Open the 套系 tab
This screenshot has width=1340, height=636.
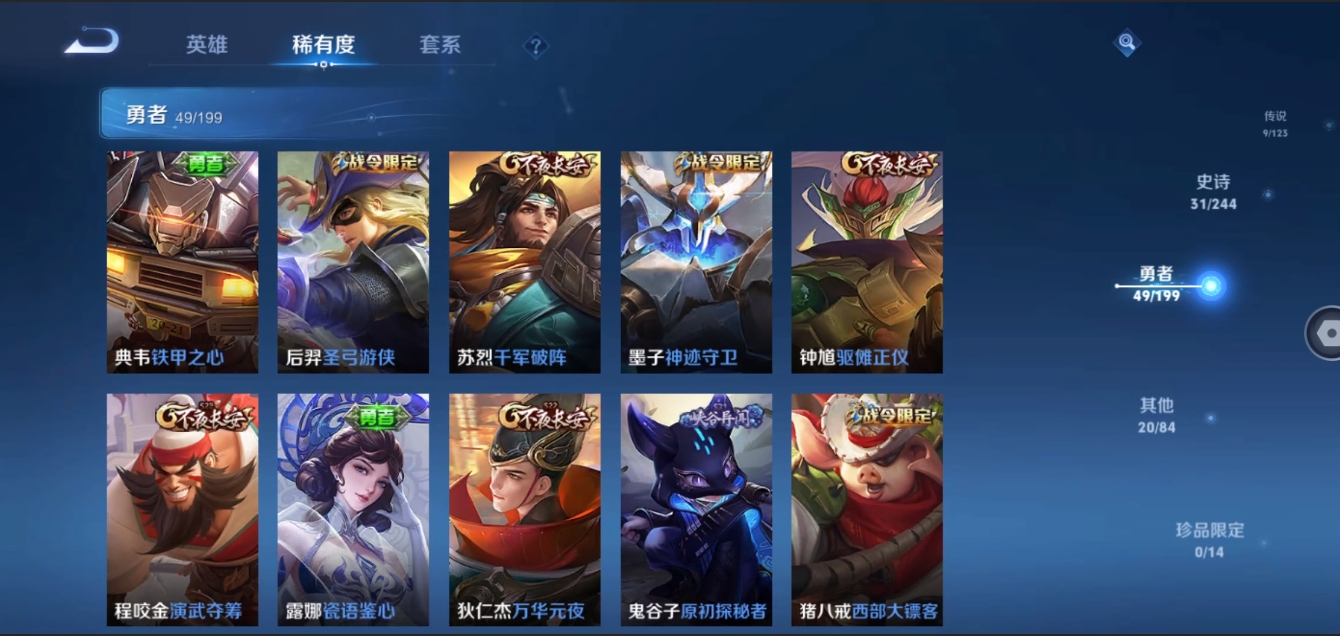(440, 45)
